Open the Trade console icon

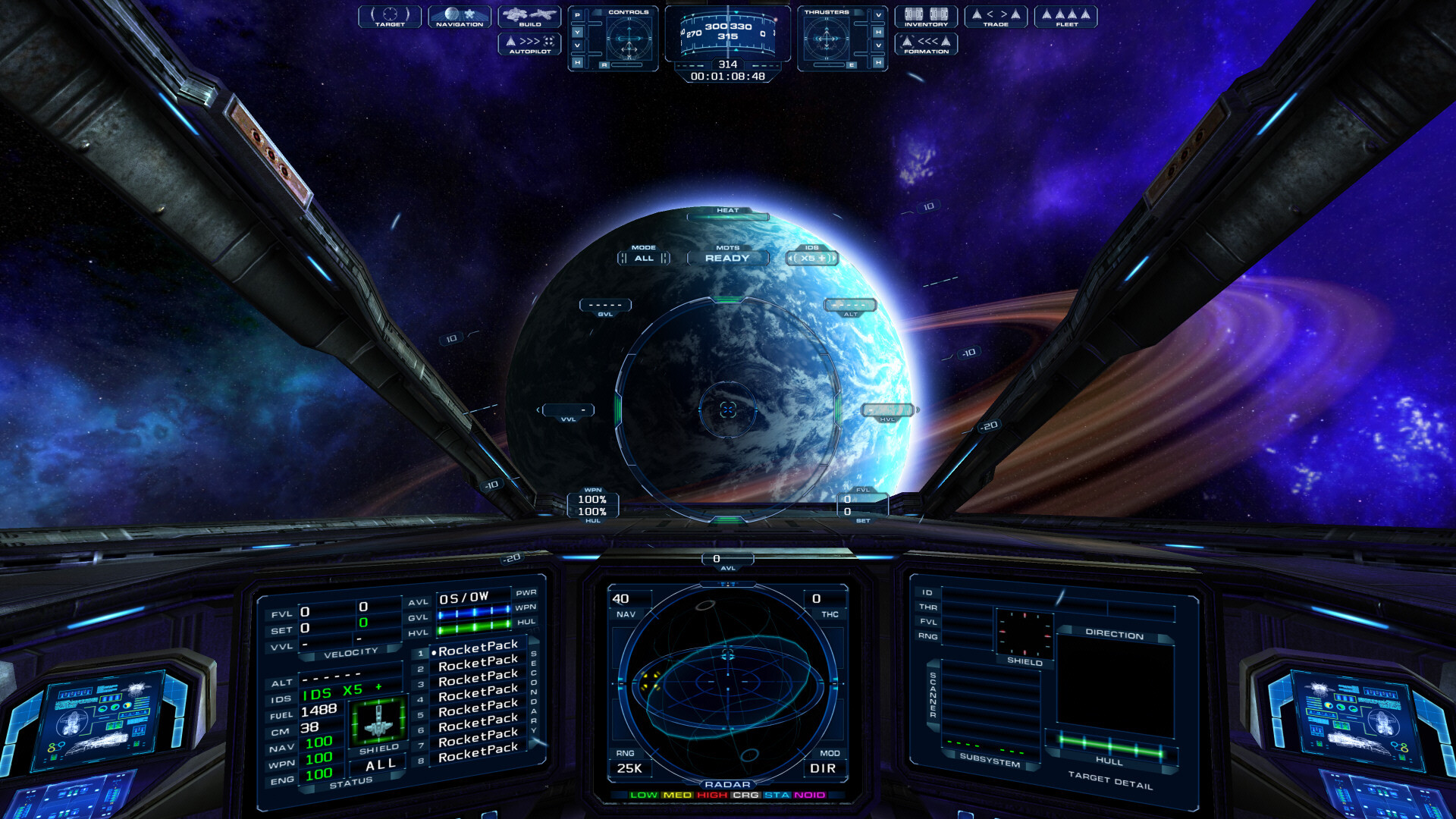tap(996, 17)
